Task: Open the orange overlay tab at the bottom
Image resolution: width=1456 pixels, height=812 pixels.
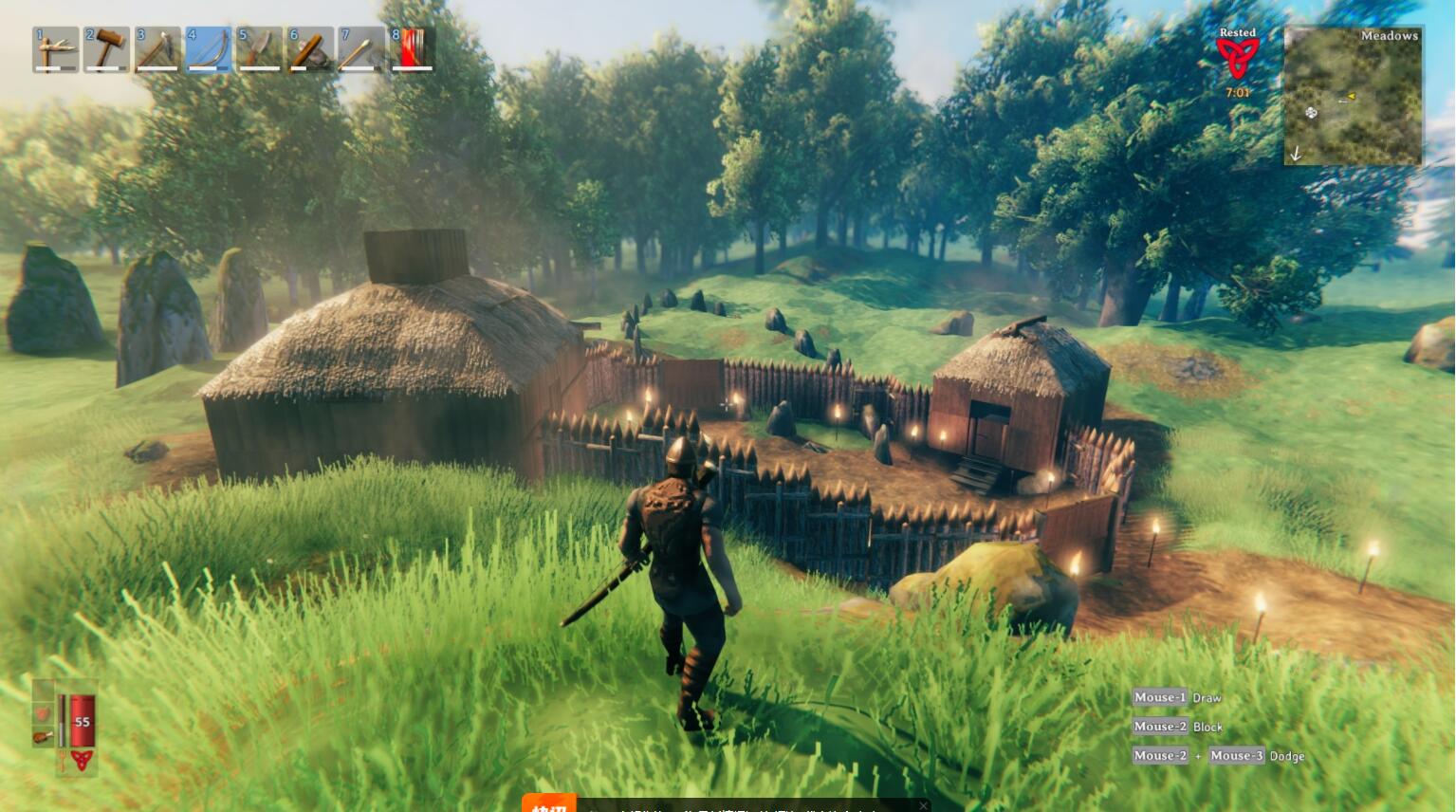Action: point(549,804)
